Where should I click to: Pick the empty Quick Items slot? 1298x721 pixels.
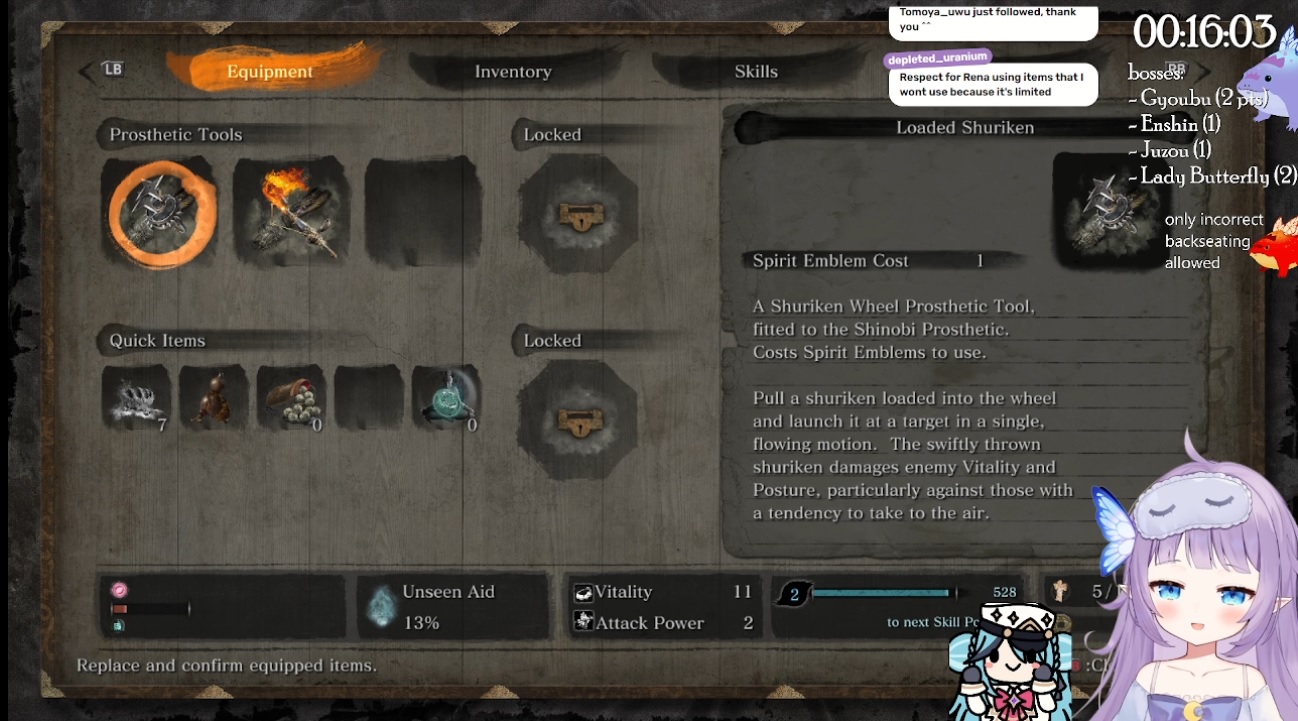tap(368, 398)
